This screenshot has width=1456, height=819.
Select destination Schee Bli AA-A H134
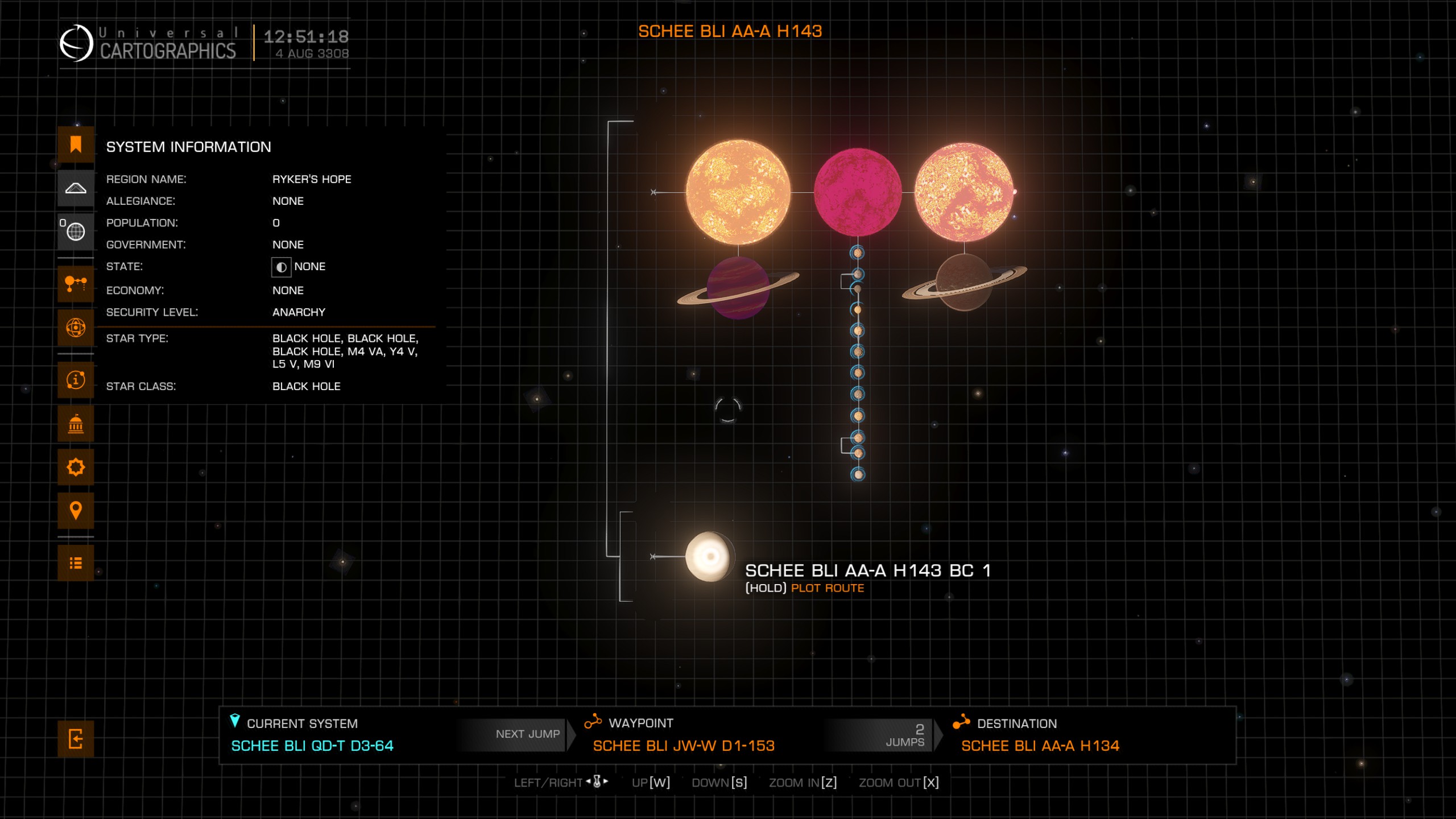(1040, 746)
